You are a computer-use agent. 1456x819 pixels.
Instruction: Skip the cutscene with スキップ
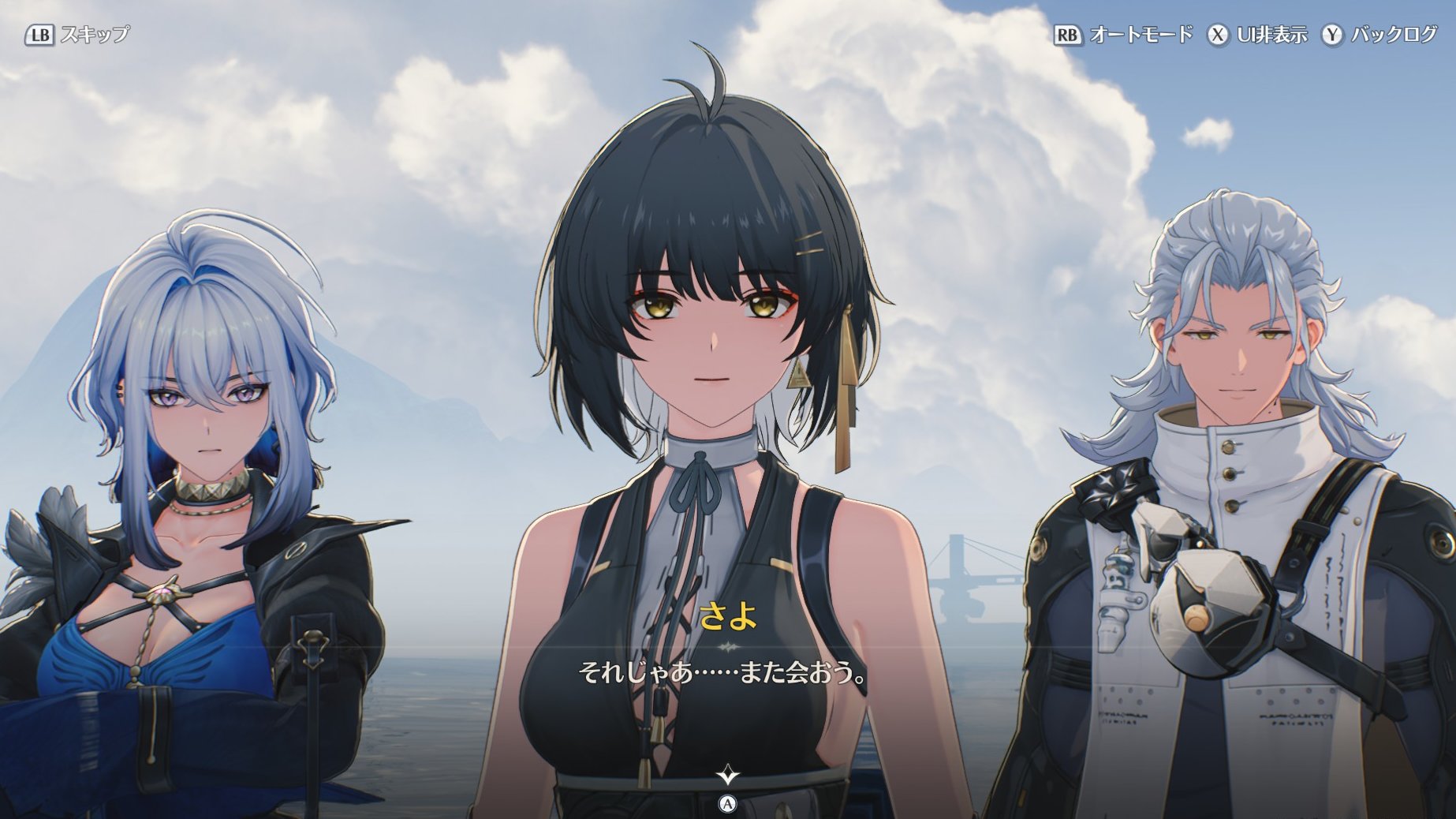pyautogui.click(x=77, y=35)
